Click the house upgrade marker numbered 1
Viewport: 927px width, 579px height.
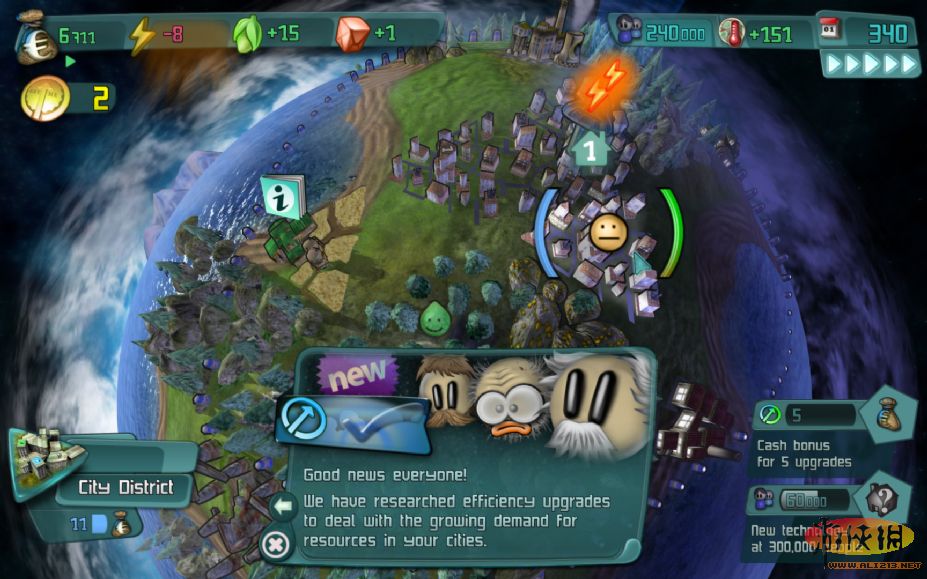pos(590,151)
